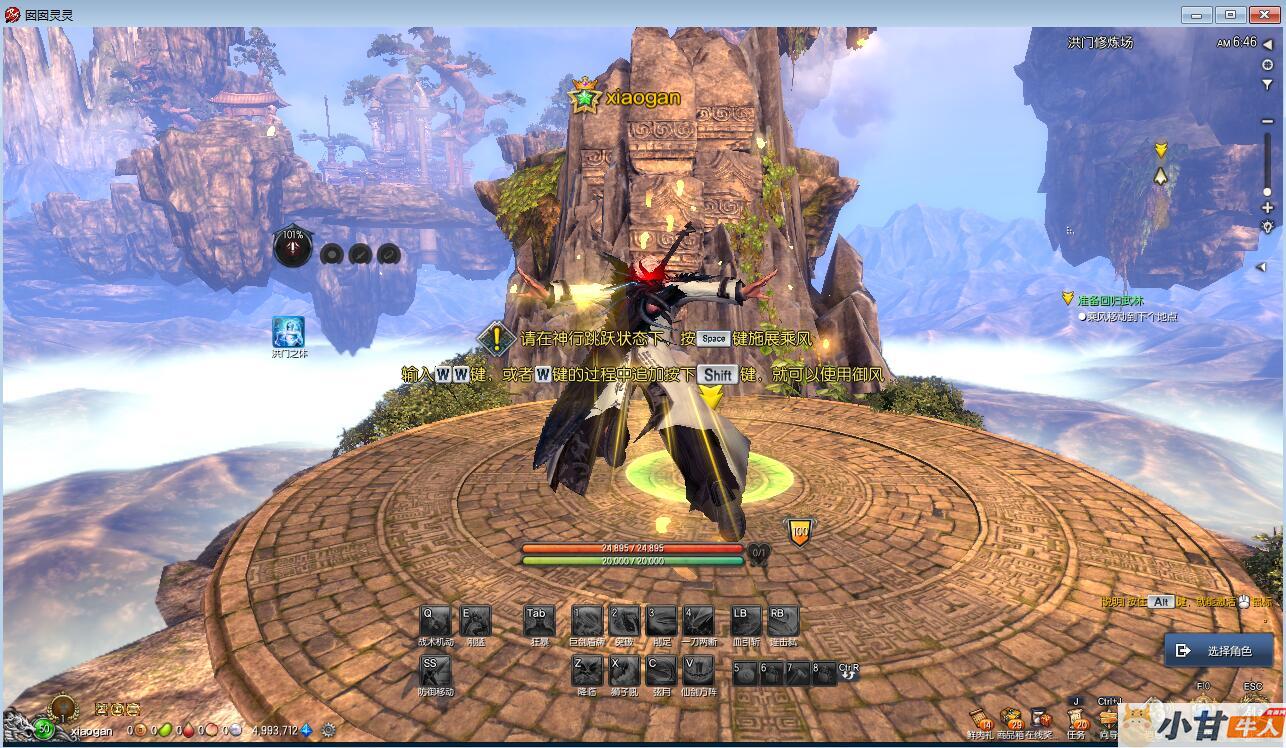Select the 洪门之体 buff icon
This screenshot has width=1286, height=748.
click(288, 332)
